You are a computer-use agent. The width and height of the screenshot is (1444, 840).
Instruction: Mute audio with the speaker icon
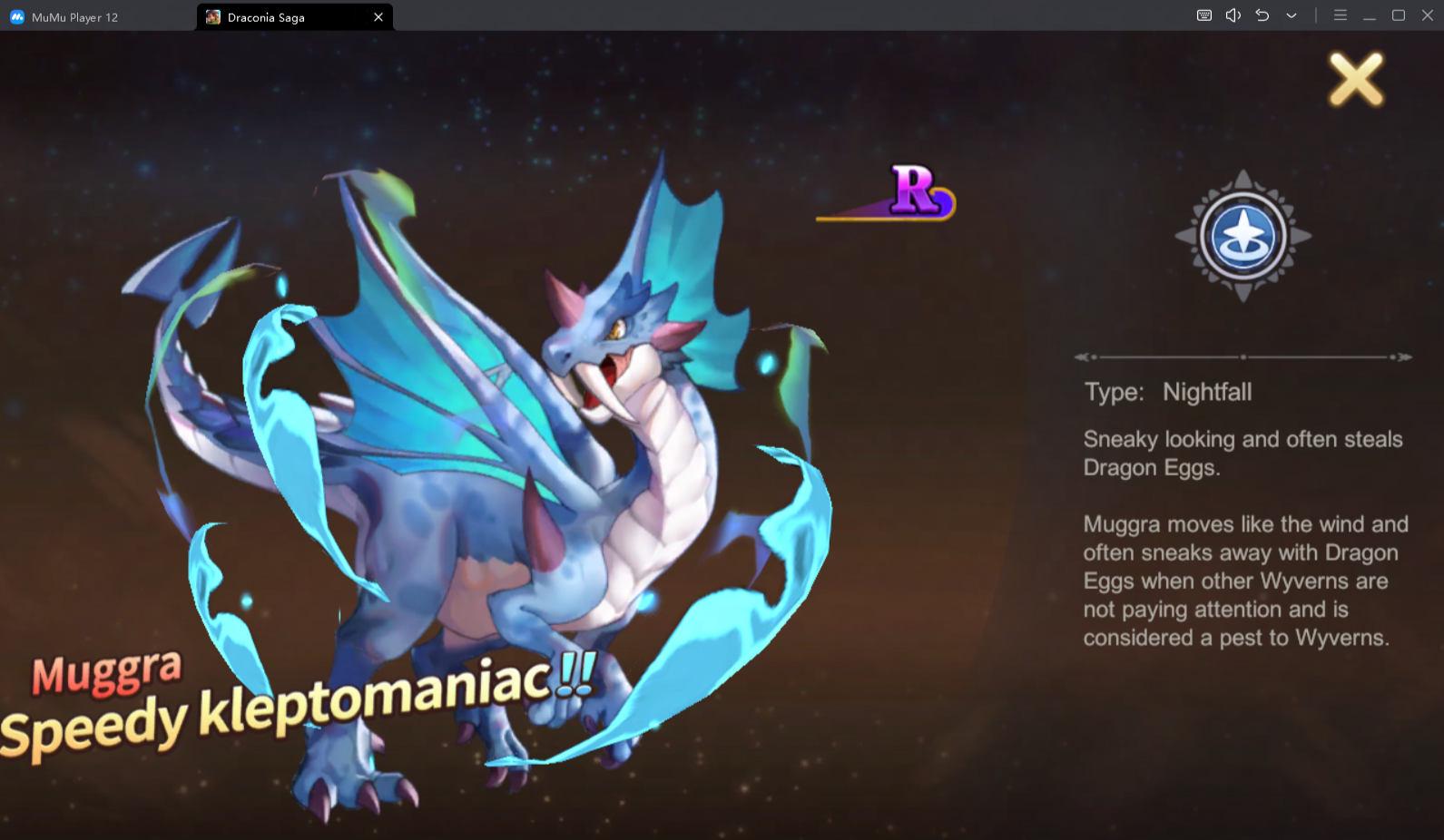point(1232,15)
